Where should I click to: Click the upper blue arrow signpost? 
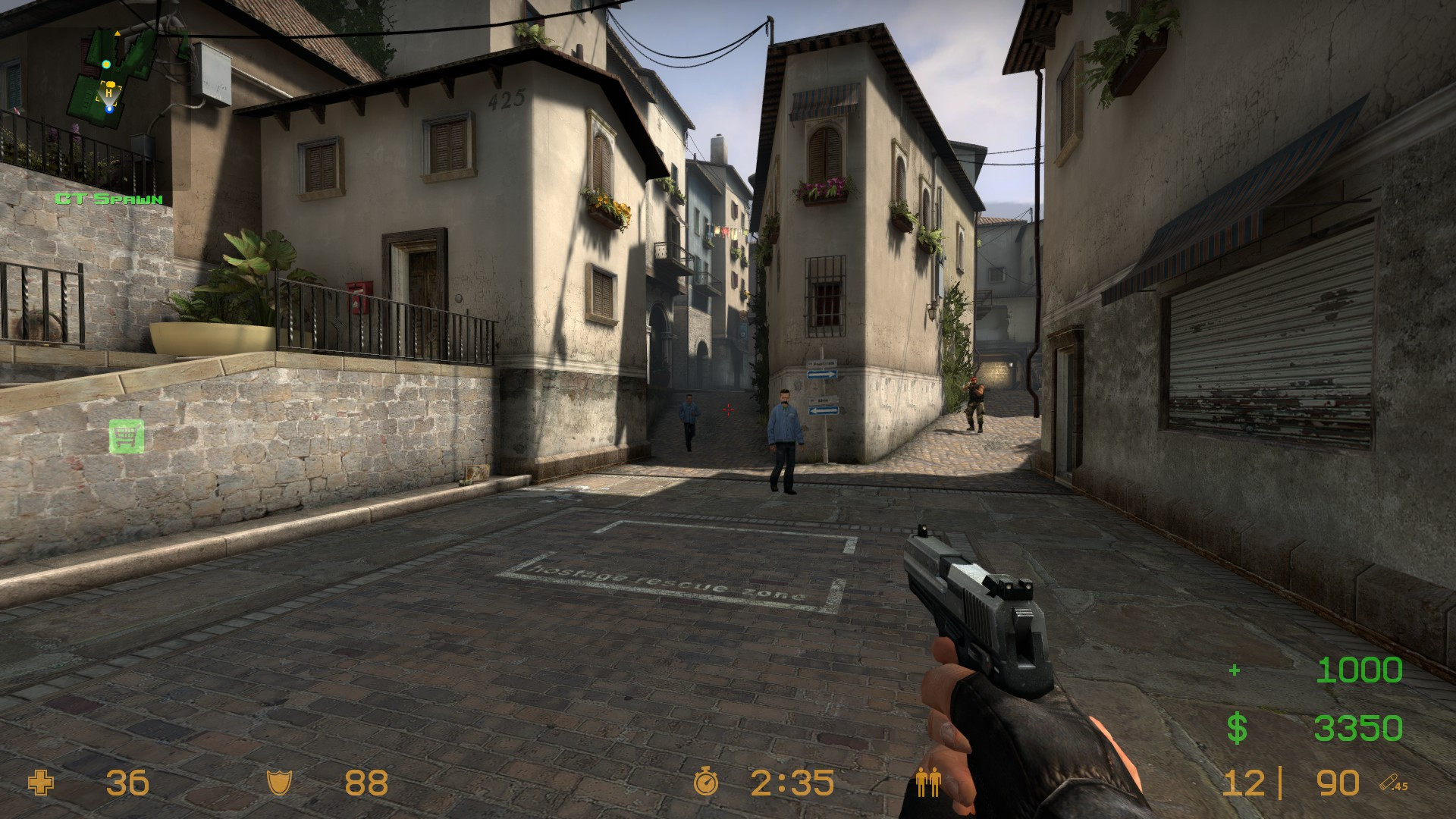822,375
